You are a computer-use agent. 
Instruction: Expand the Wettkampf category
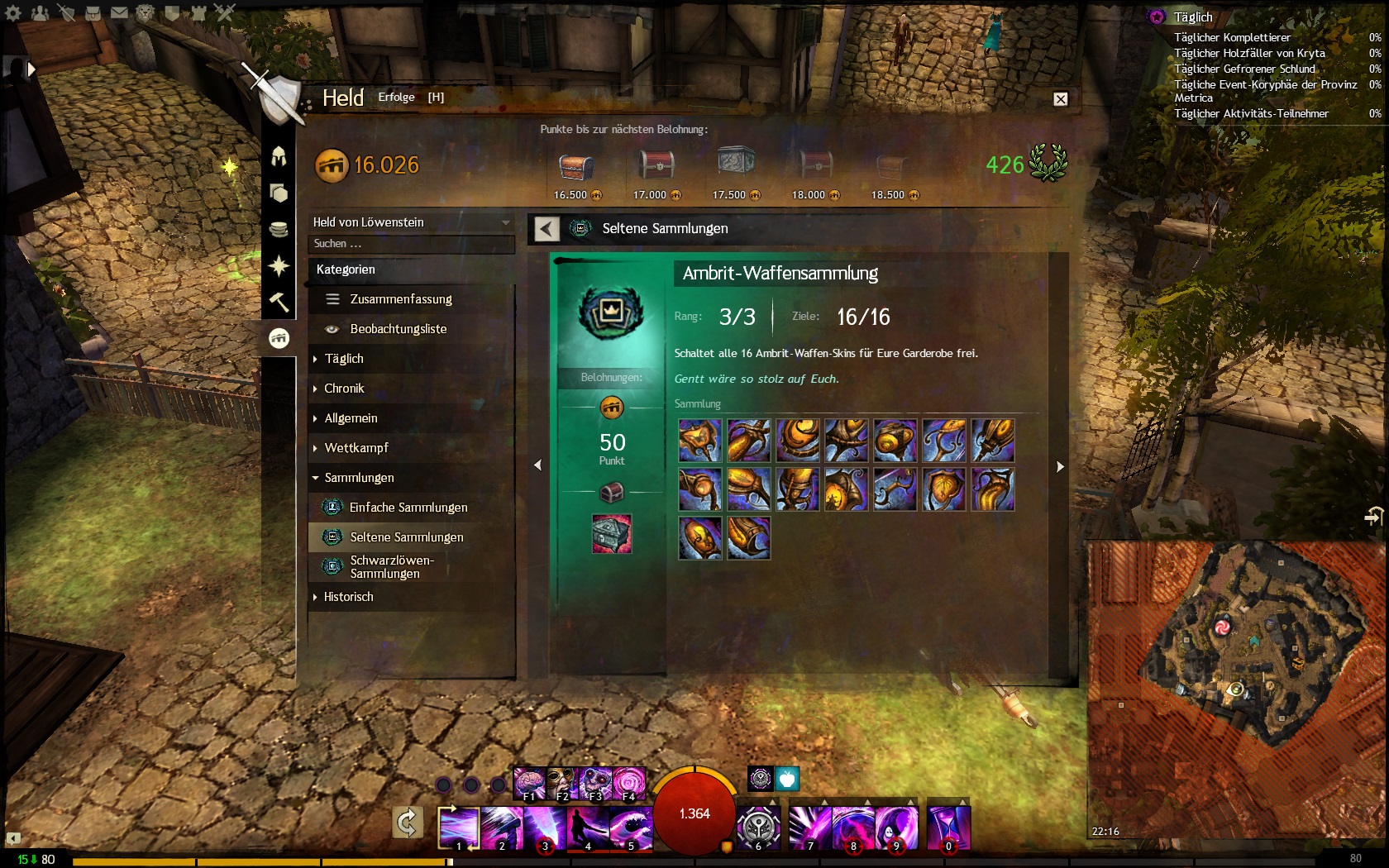coord(356,448)
